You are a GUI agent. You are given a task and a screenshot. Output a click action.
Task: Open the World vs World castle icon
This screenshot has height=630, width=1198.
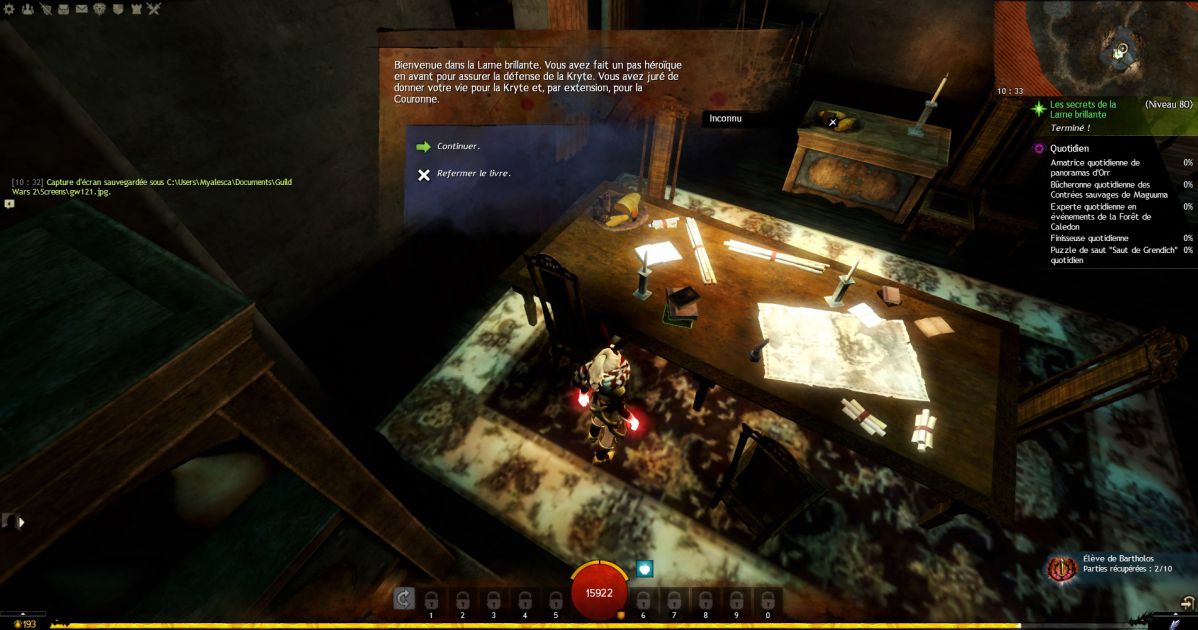(x=135, y=9)
